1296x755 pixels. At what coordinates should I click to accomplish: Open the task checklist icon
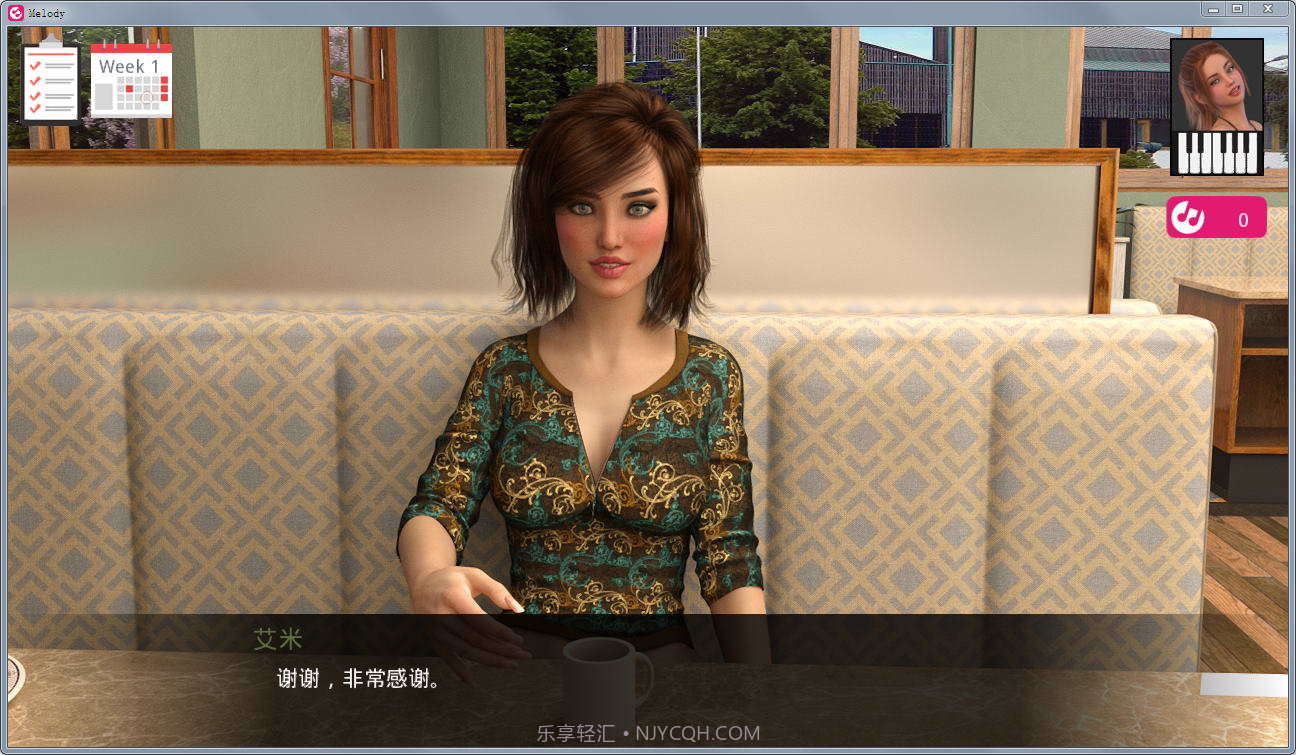(50, 78)
